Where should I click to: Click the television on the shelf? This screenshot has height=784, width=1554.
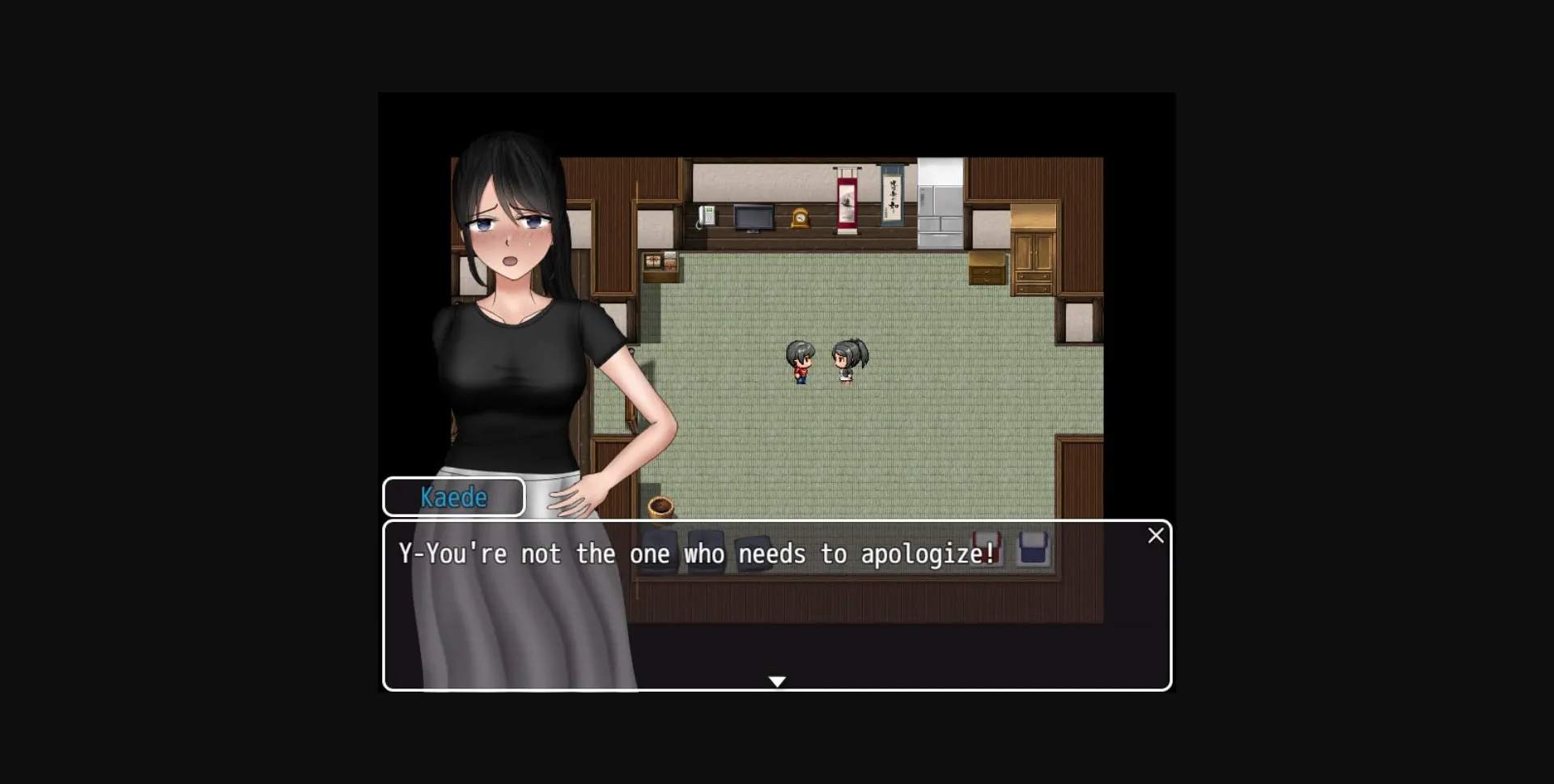754,216
